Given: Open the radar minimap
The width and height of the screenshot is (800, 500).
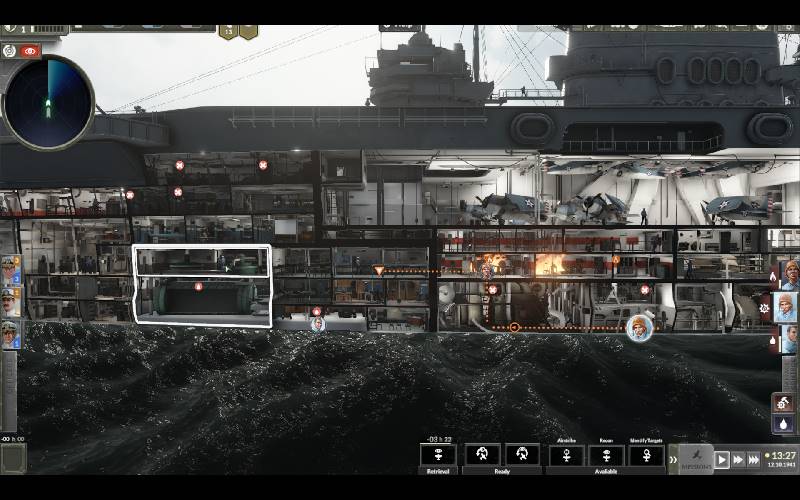Looking at the screenshot, I should click(48, 103).
